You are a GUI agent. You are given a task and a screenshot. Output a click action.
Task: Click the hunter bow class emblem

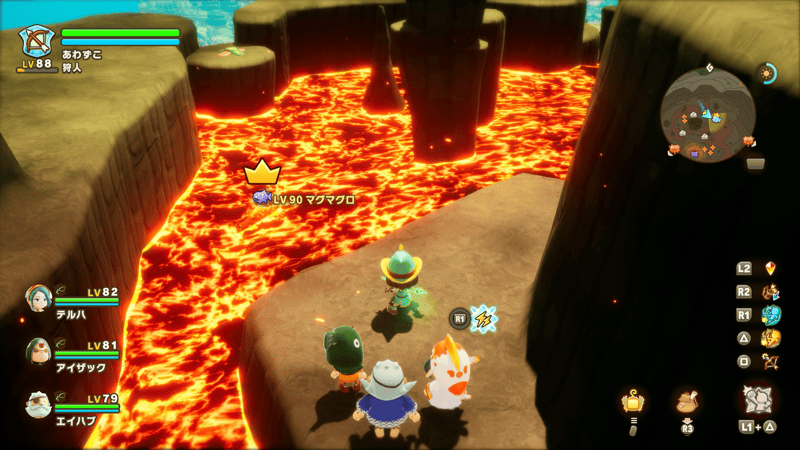(x=37, y=42)
